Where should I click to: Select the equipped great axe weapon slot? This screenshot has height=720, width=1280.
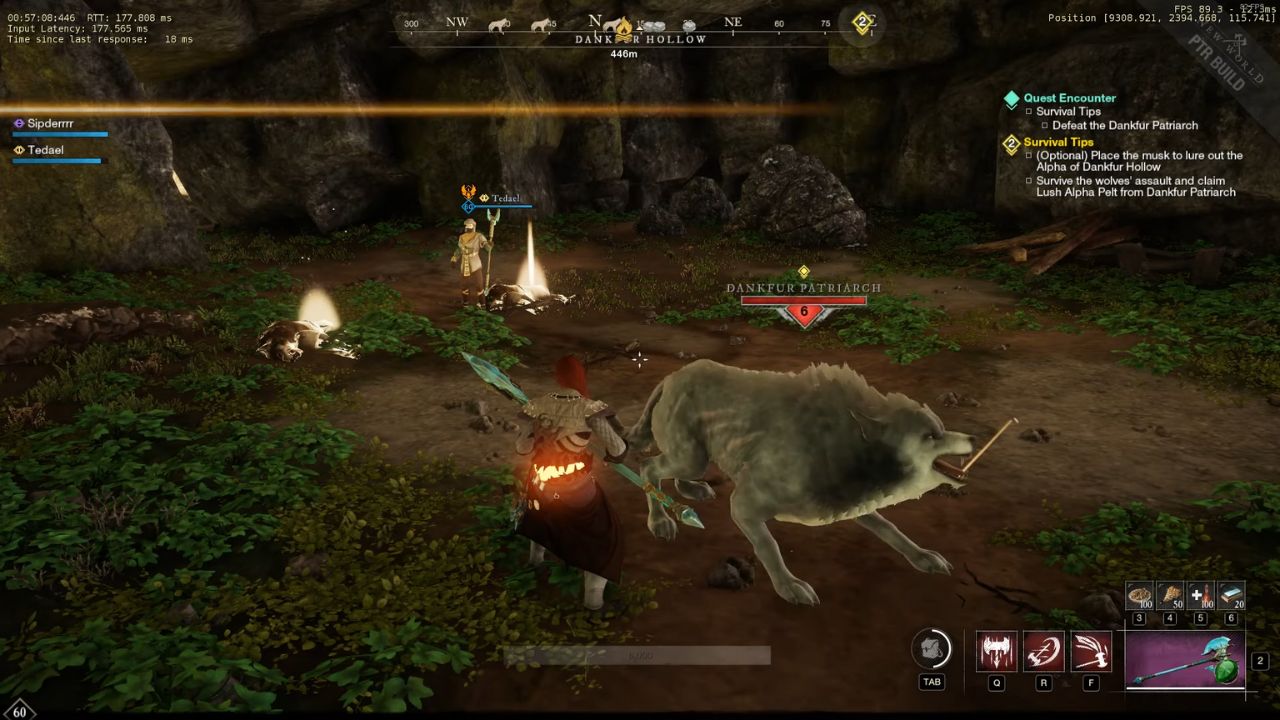pos(1185,660)
